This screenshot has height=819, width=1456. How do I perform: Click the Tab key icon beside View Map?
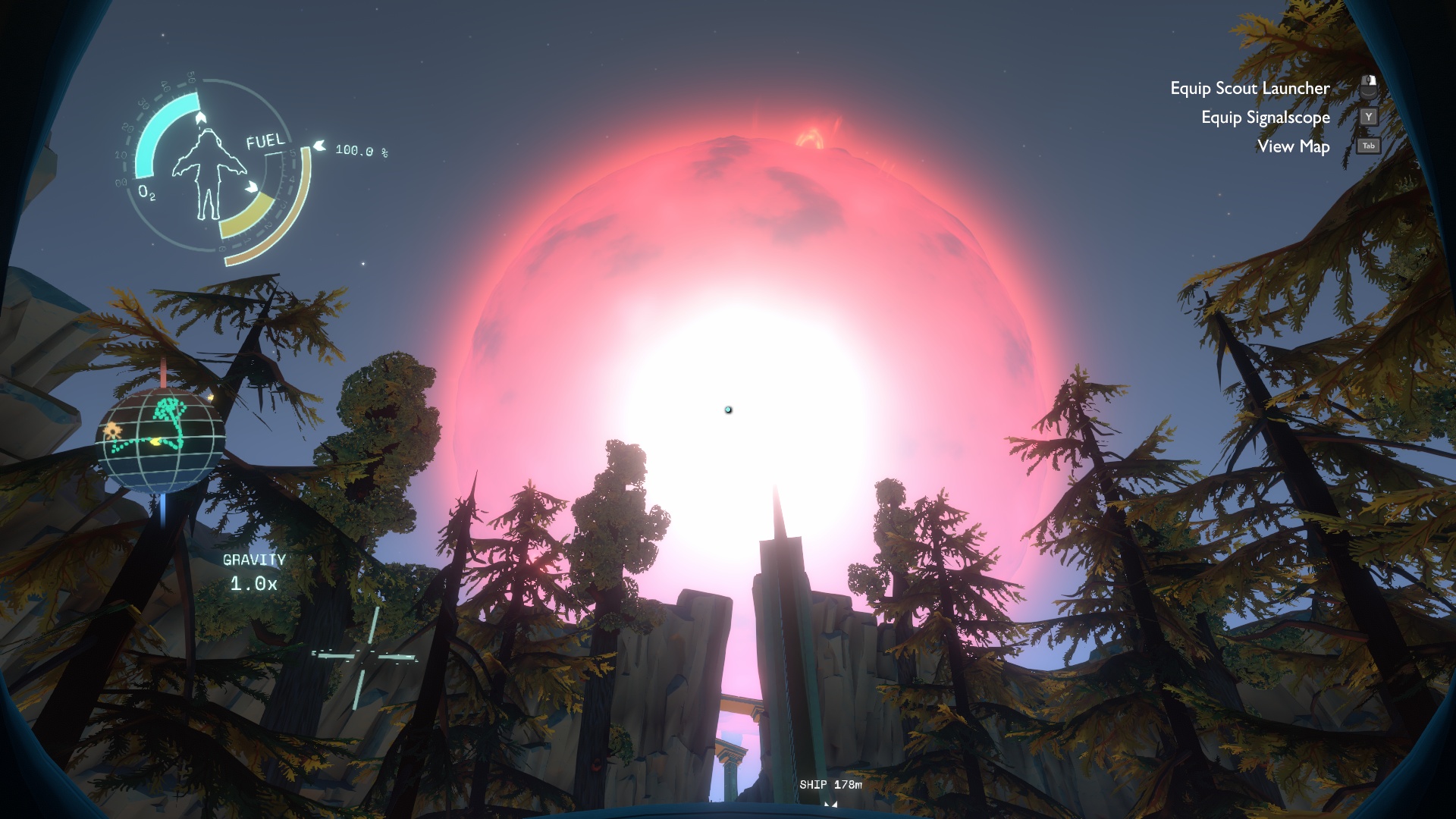(1367, 146)
